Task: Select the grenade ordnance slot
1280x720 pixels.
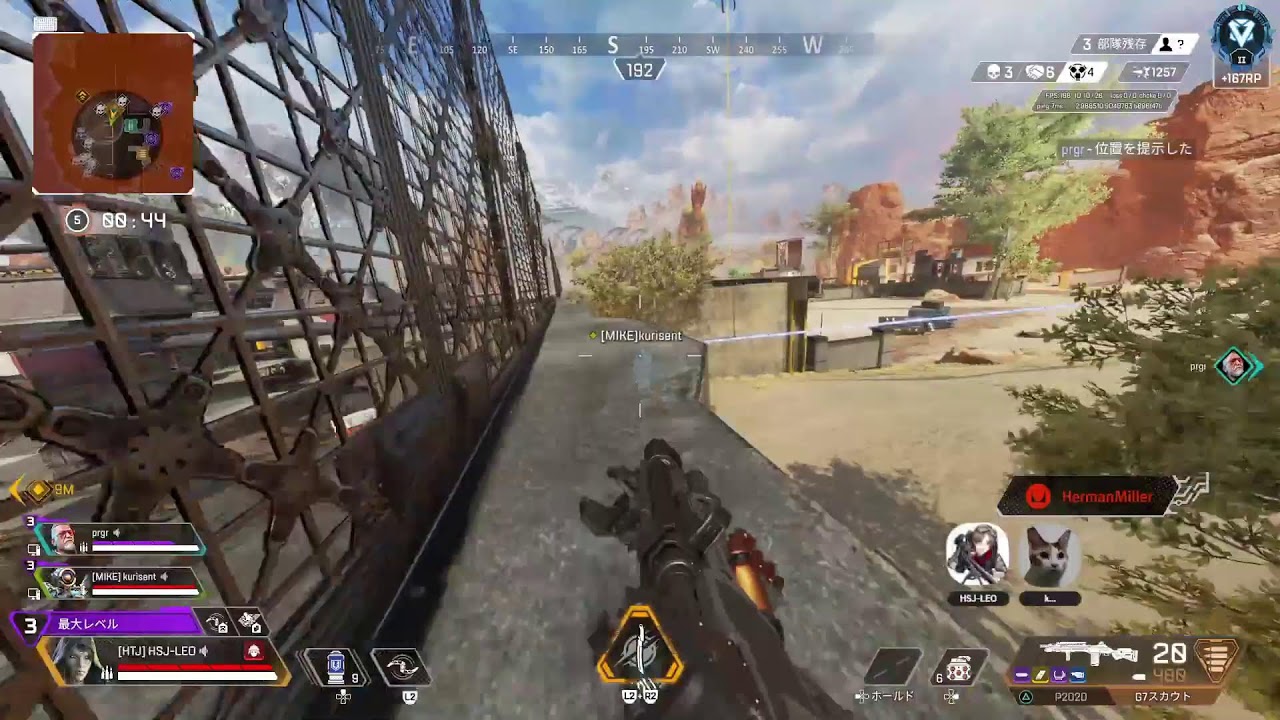Action: pos(959,667)
